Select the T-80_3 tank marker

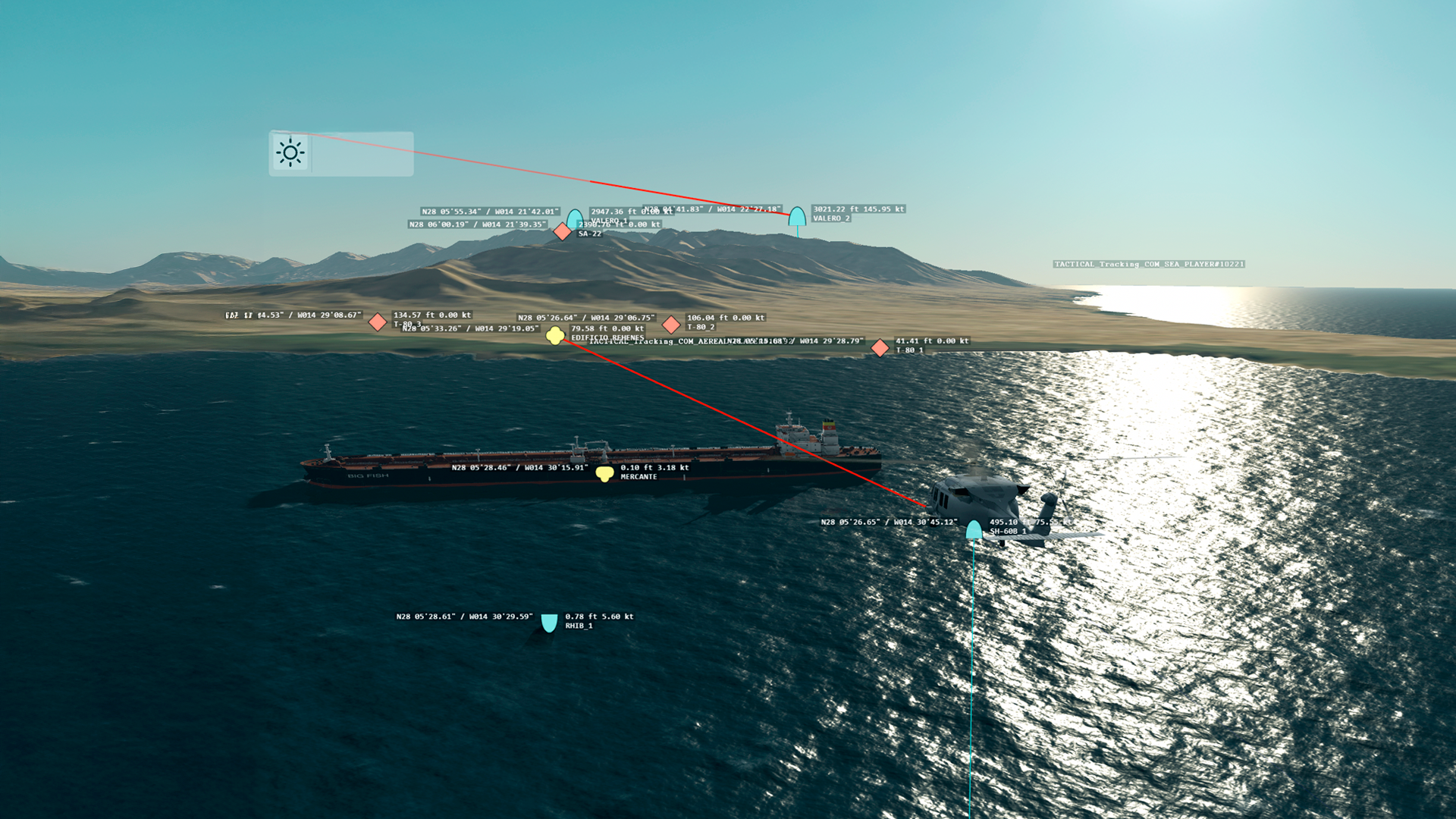point(378,322)
